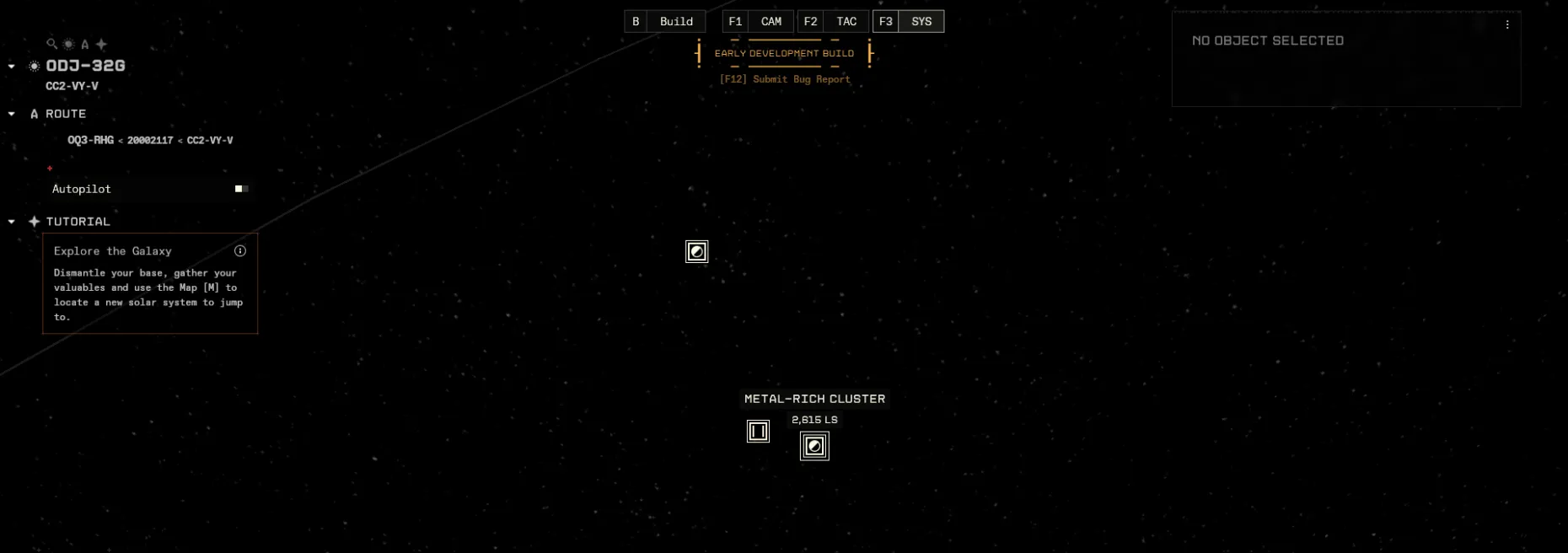Select the sun filter icon beside the magnifier
Viewport: 1568px width, 553px height.
68,44
